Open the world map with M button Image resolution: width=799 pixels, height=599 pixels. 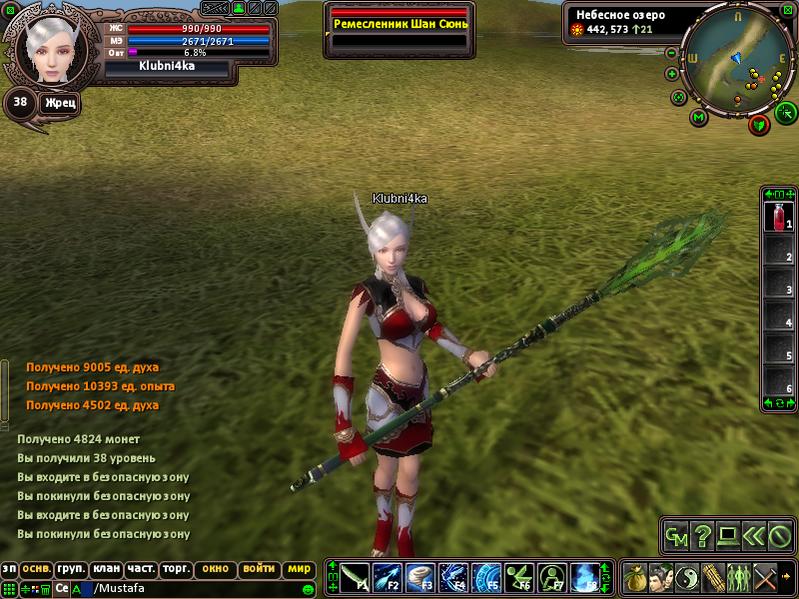point(699,117)
